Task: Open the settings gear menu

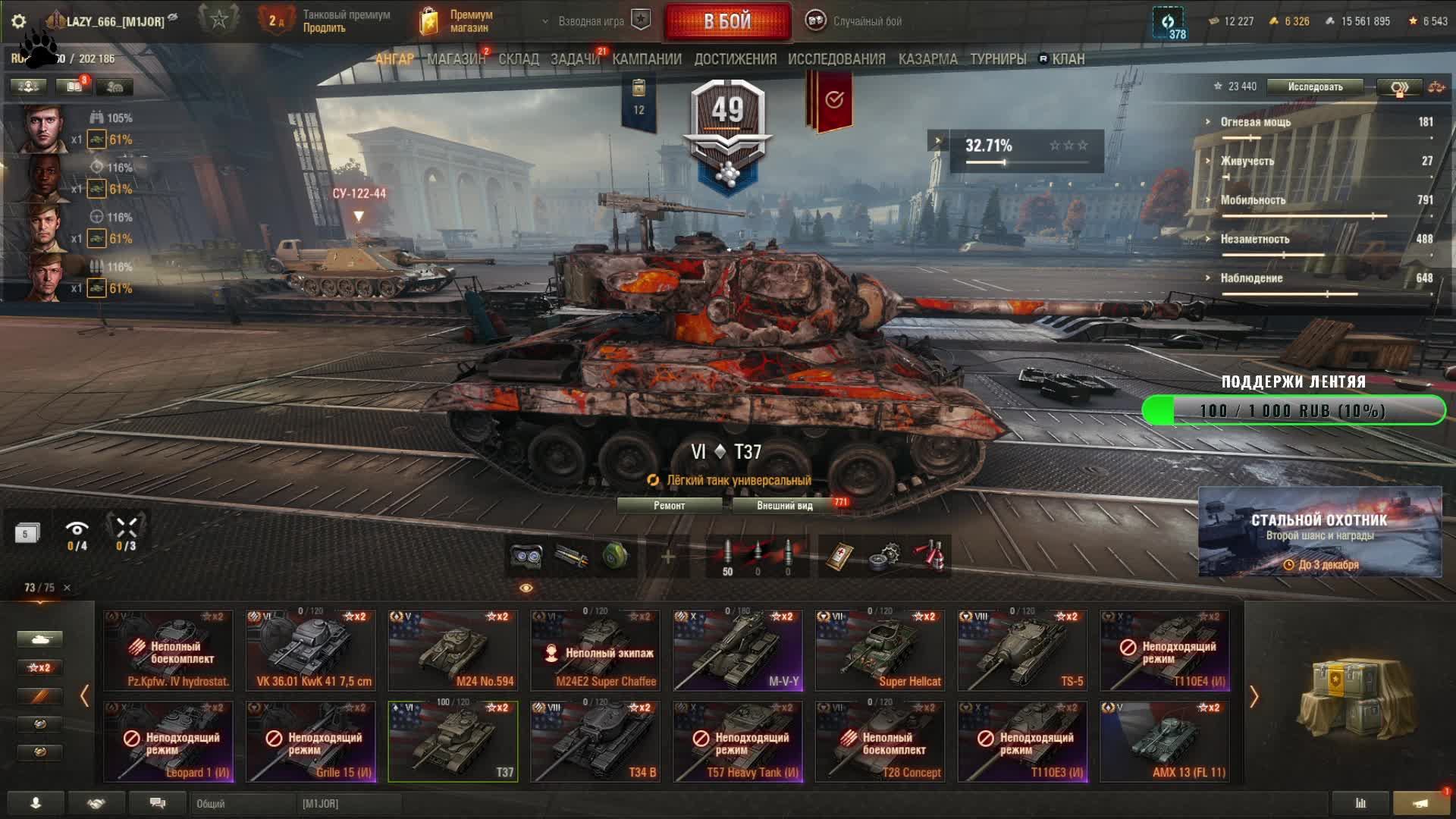Action: click(19, 21)
